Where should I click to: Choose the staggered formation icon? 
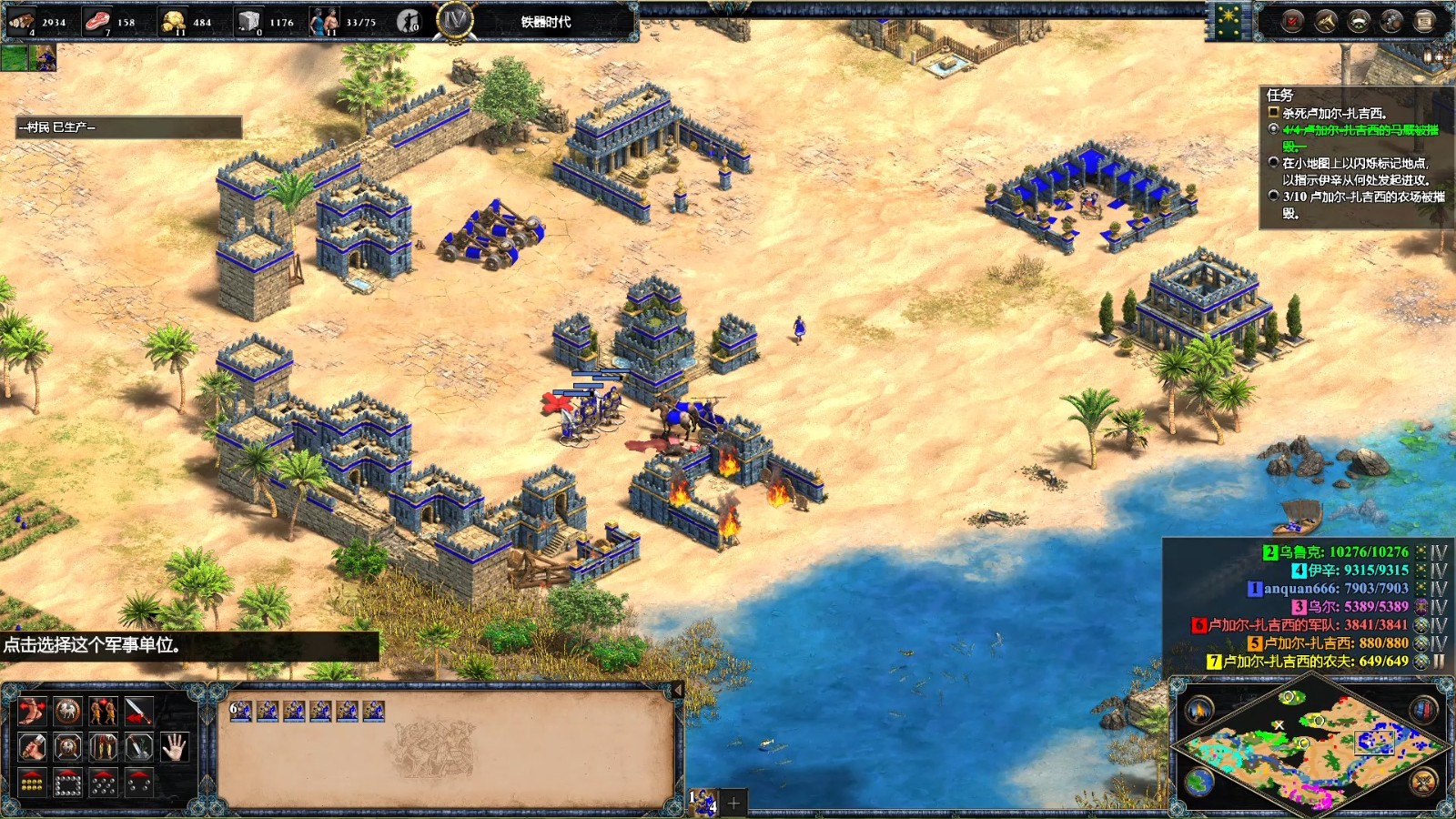point(103,783)
